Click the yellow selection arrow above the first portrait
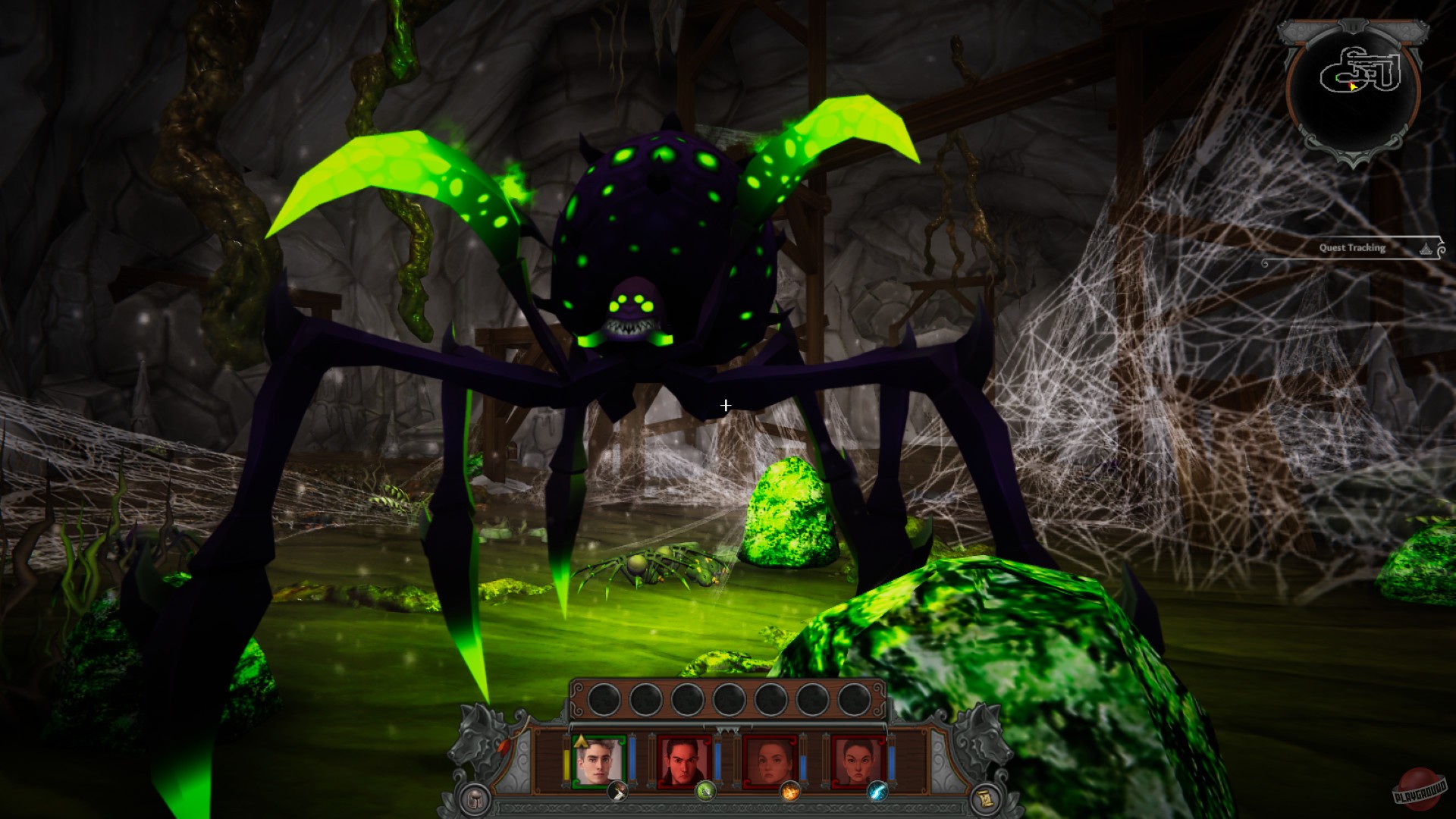 (x=581, y=742)
